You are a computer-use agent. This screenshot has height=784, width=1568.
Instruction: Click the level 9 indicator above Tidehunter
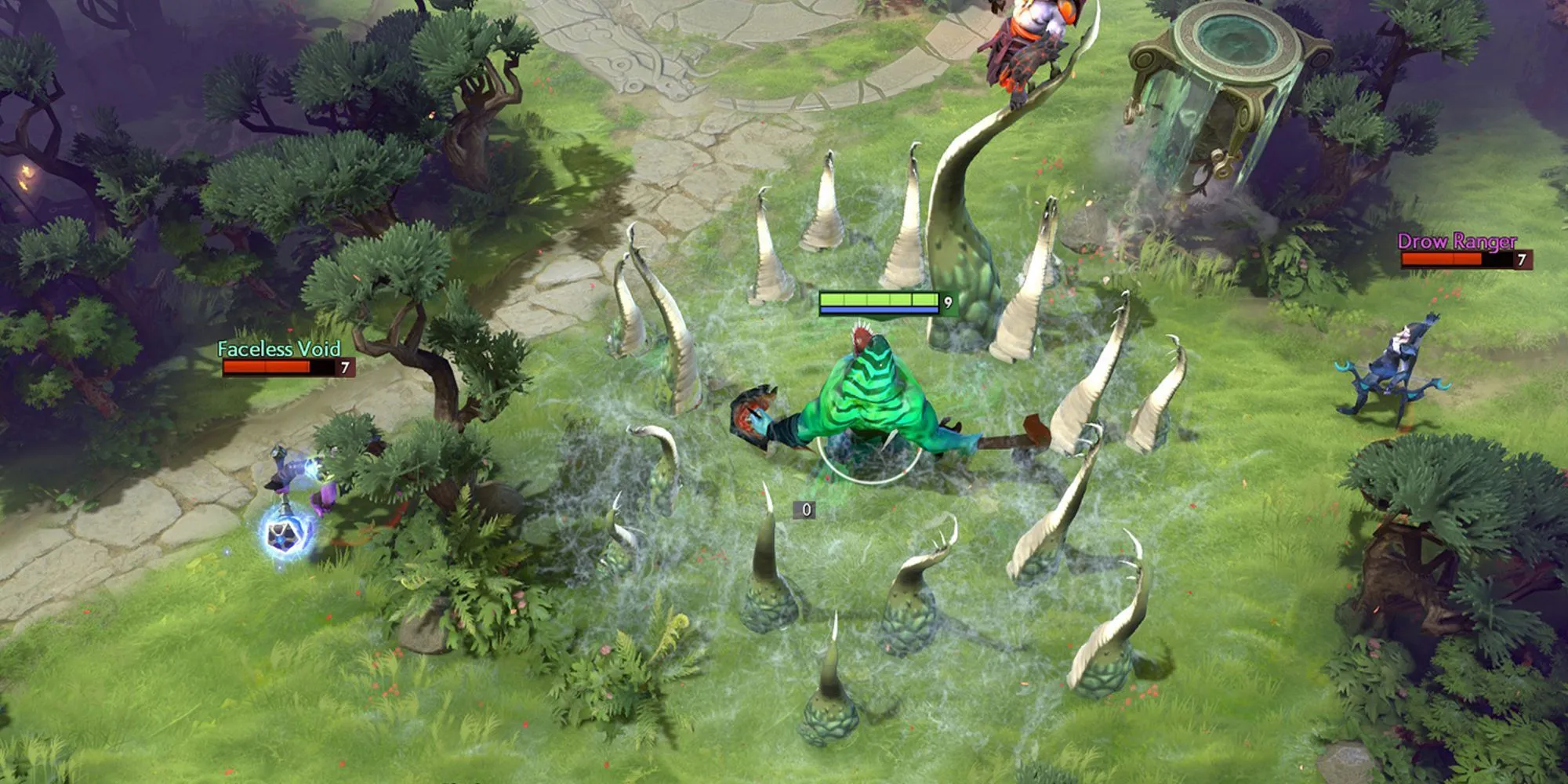tap(947, 301)
